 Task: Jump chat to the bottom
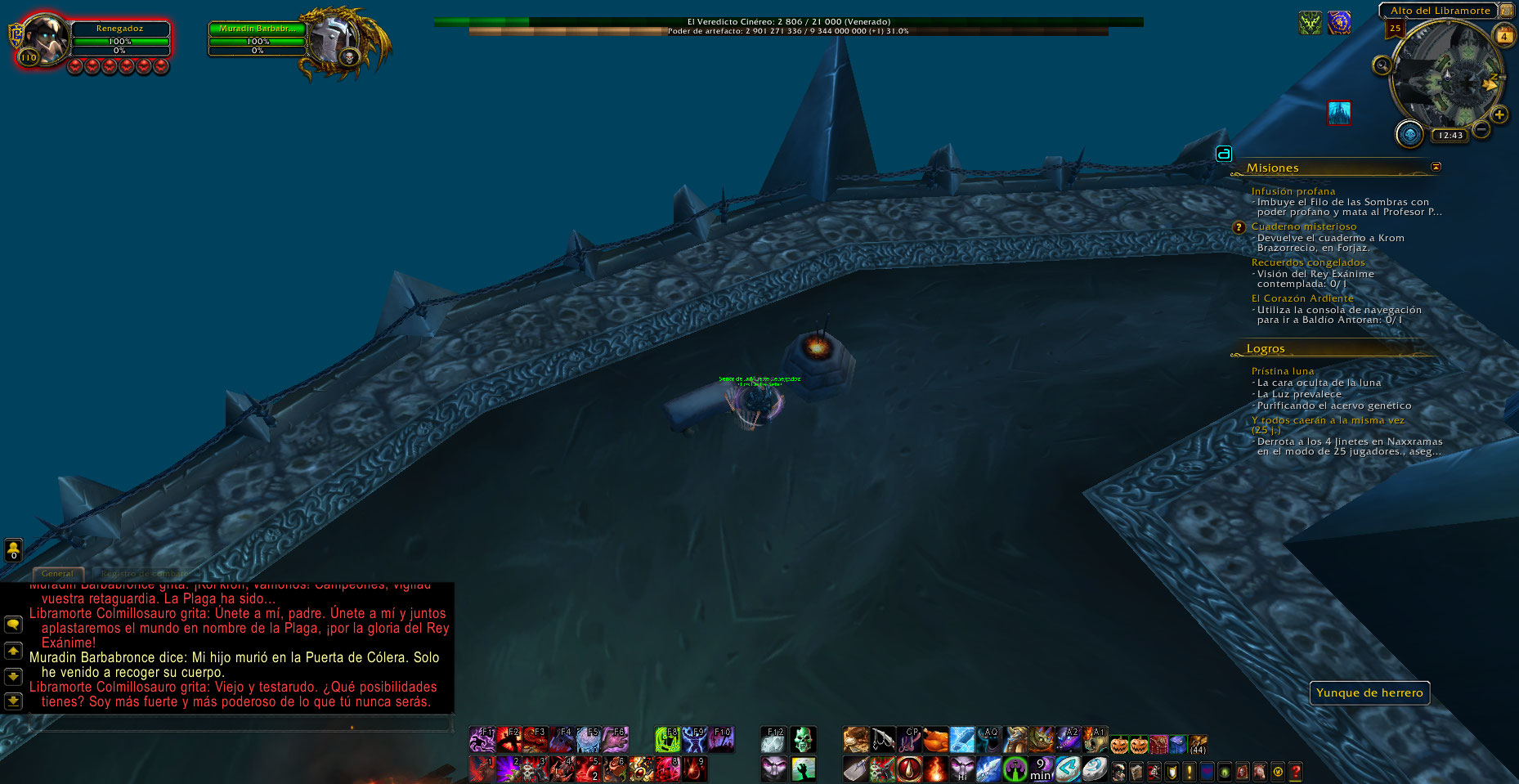13,701
